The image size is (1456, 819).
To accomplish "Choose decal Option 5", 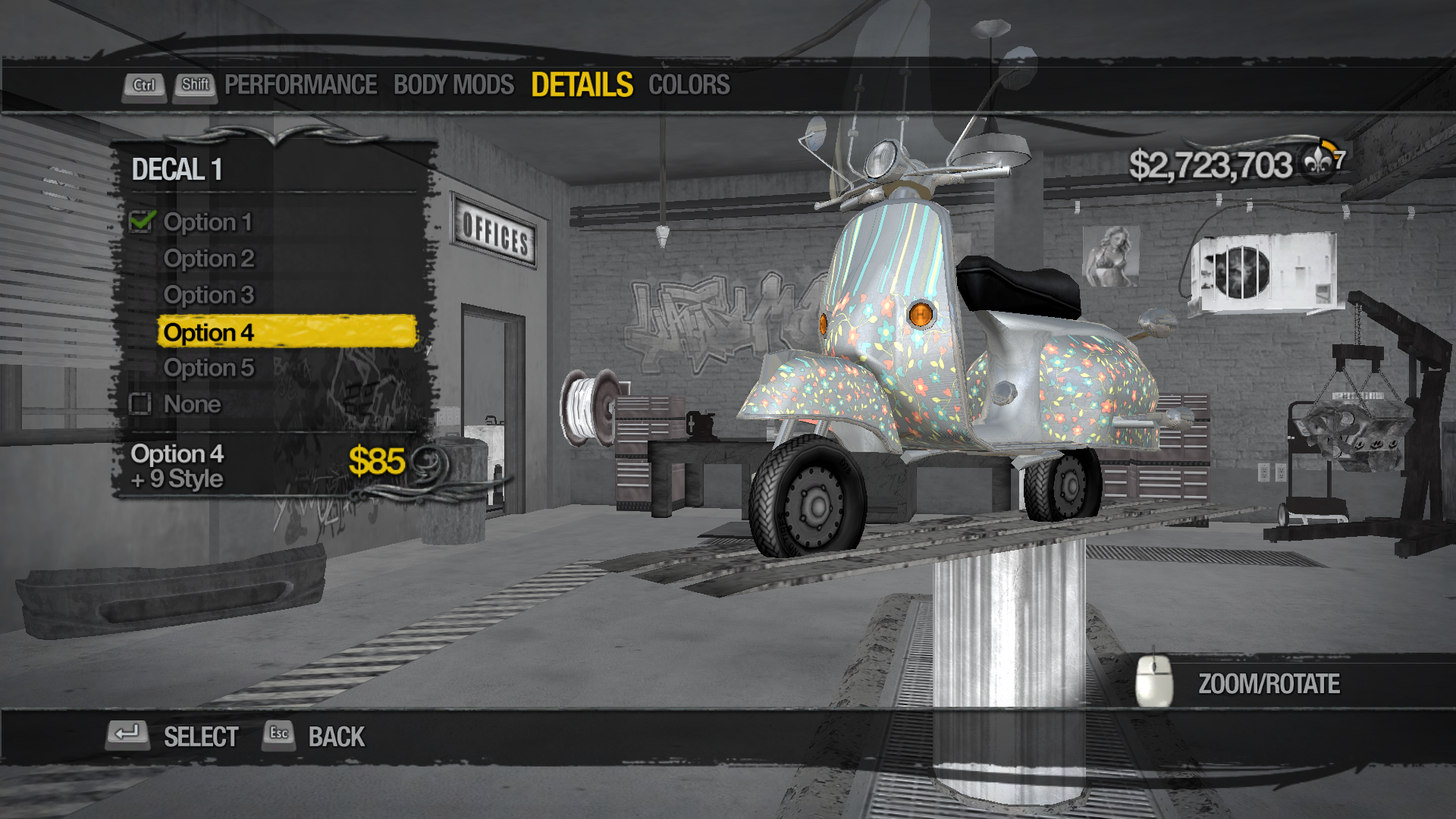I will (209, 368).
